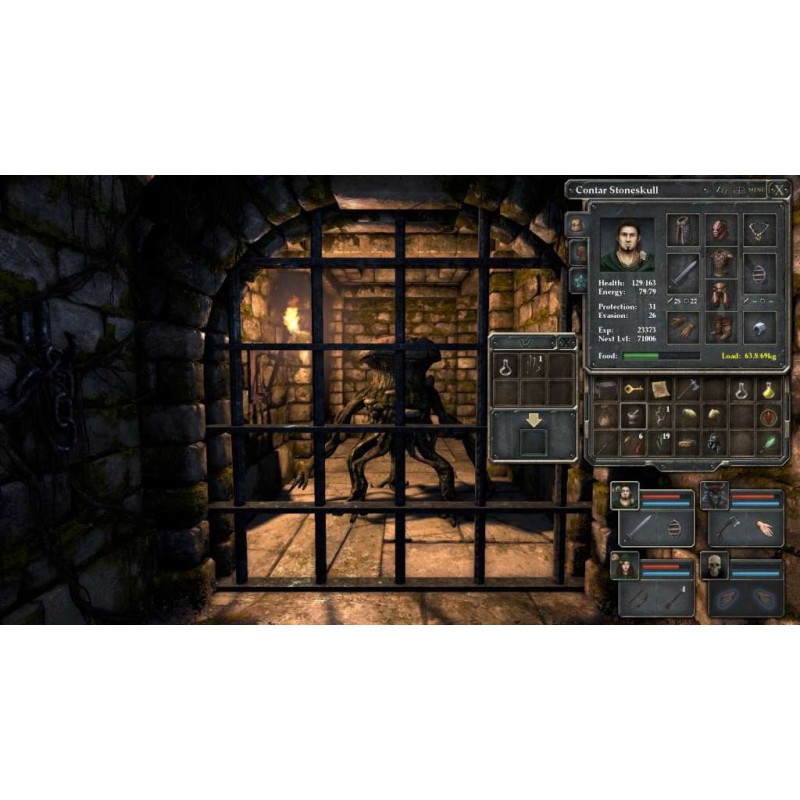The height and width of the screenshot is (800, 800).
Task: Select the empty flask in the container
Action: (506, 365)
